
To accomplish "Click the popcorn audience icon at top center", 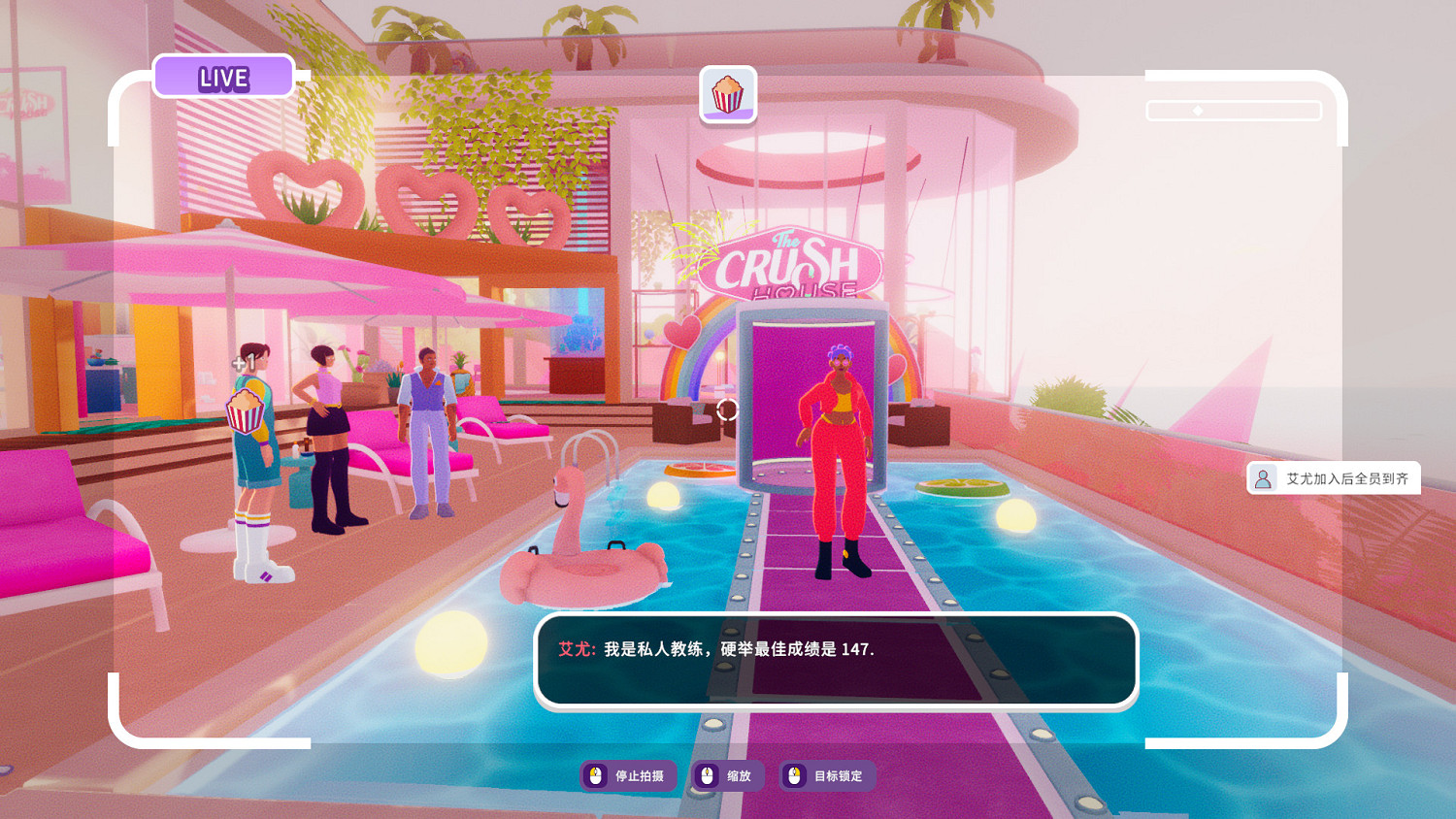I will click(728, 94).
